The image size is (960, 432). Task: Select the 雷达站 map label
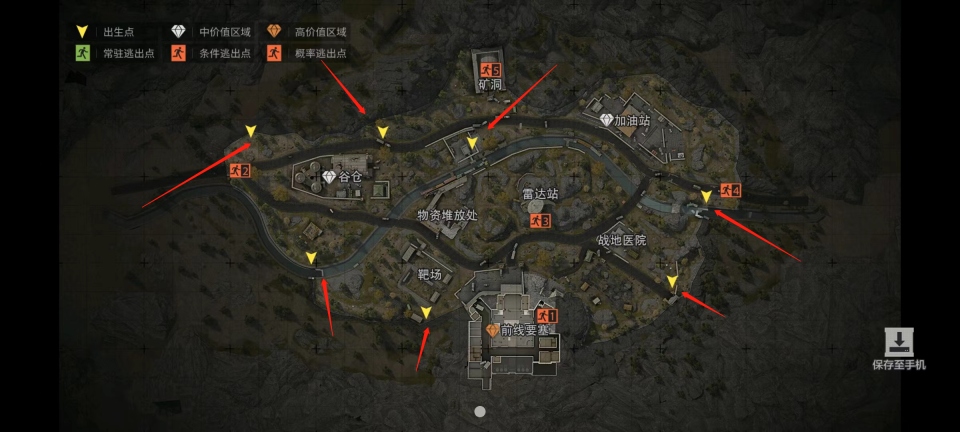pos(540,194)
